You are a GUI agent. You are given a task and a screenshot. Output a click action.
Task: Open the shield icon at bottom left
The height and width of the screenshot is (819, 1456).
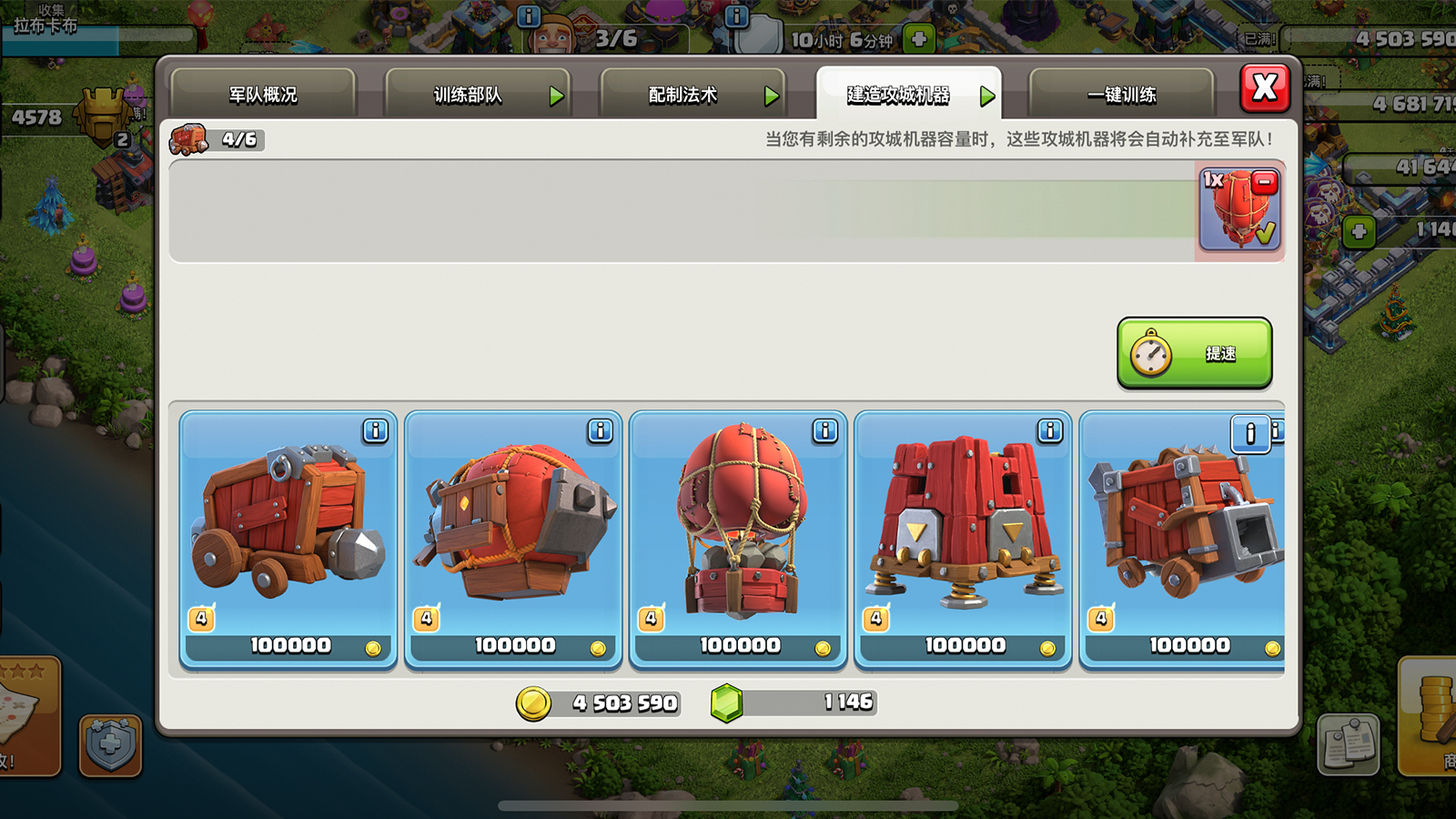pyautogui.click(x=110, y=745)
